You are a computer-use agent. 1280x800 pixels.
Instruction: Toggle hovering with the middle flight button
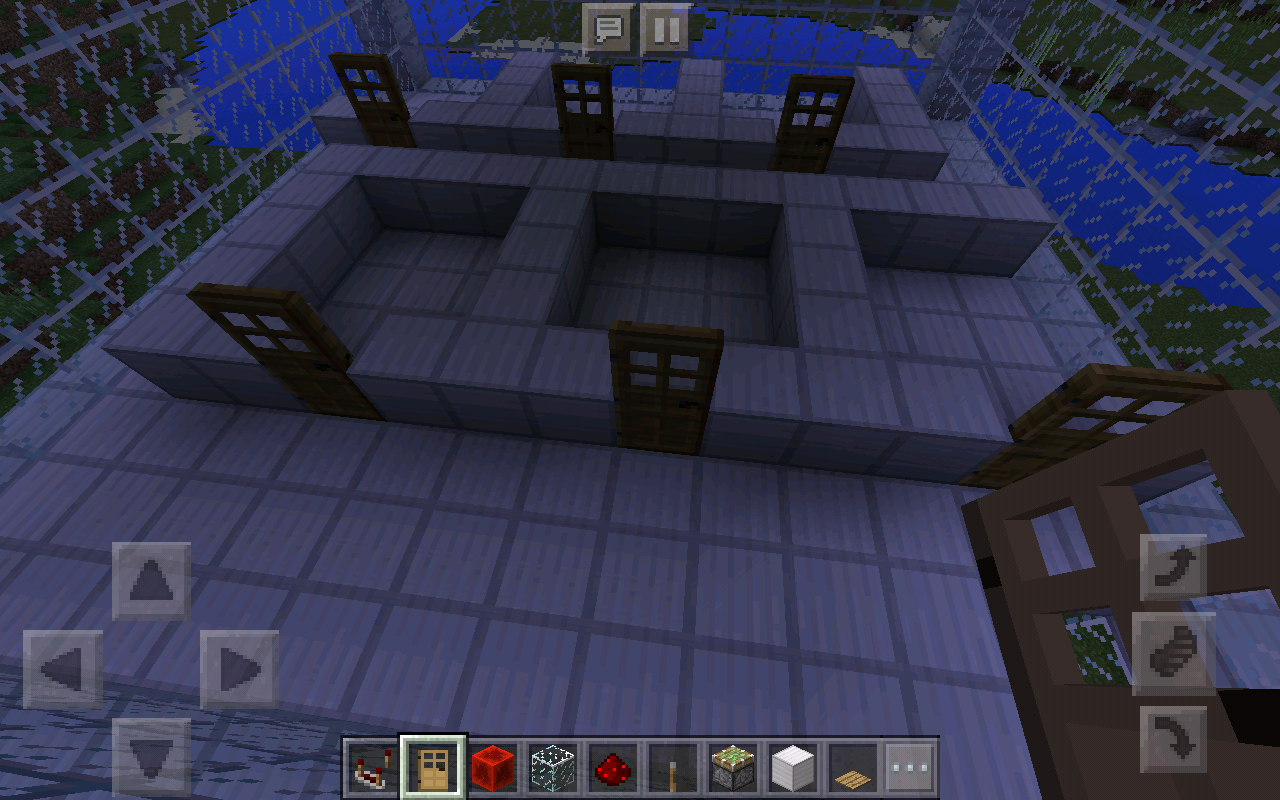(1172, 655)
